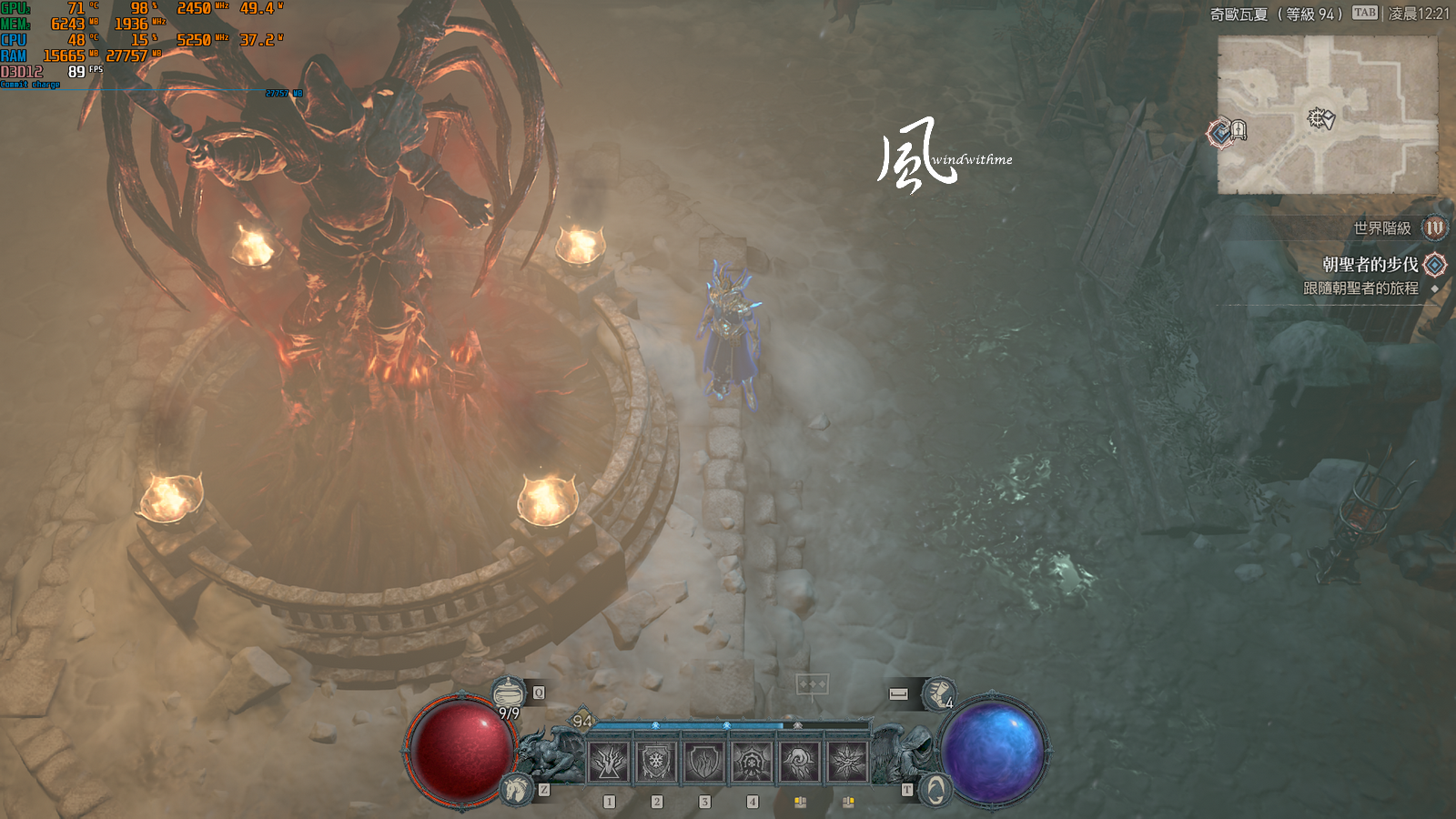This screenshot has height=819, width=1456.
Task: Open the town portal swirl icon
Action: point(935,789)
